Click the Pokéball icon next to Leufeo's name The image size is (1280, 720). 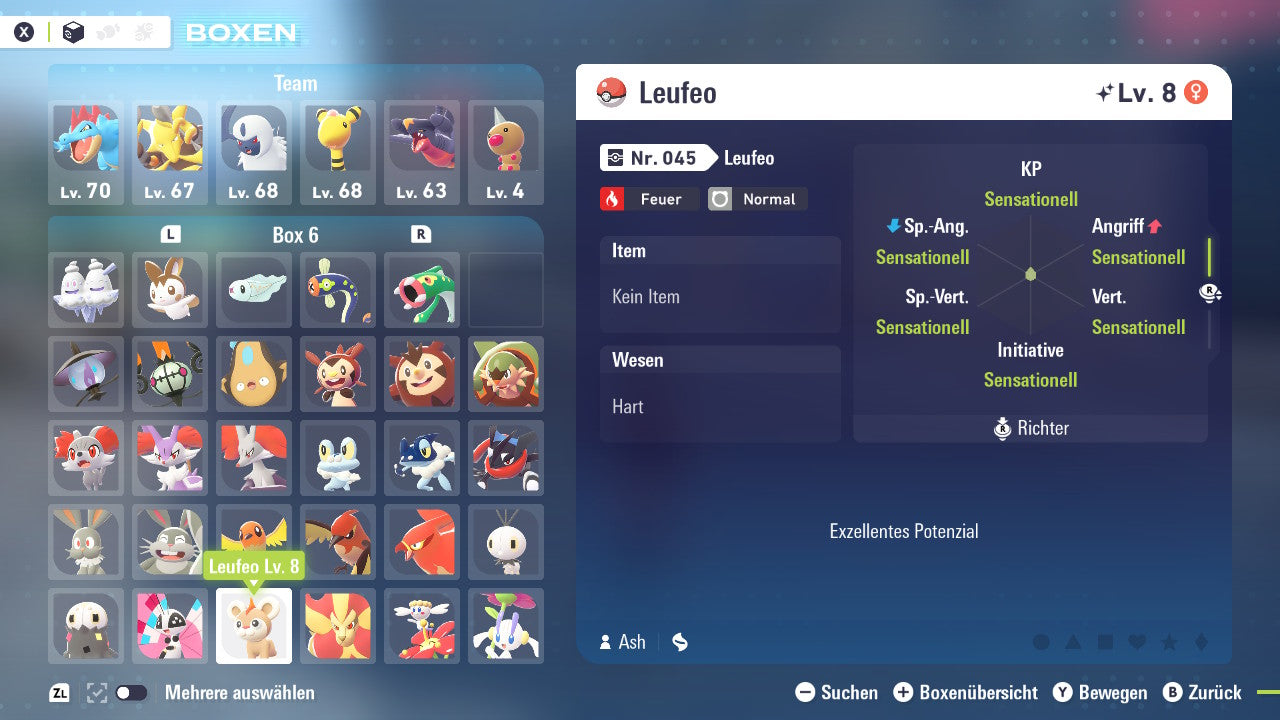pos(610,92)
